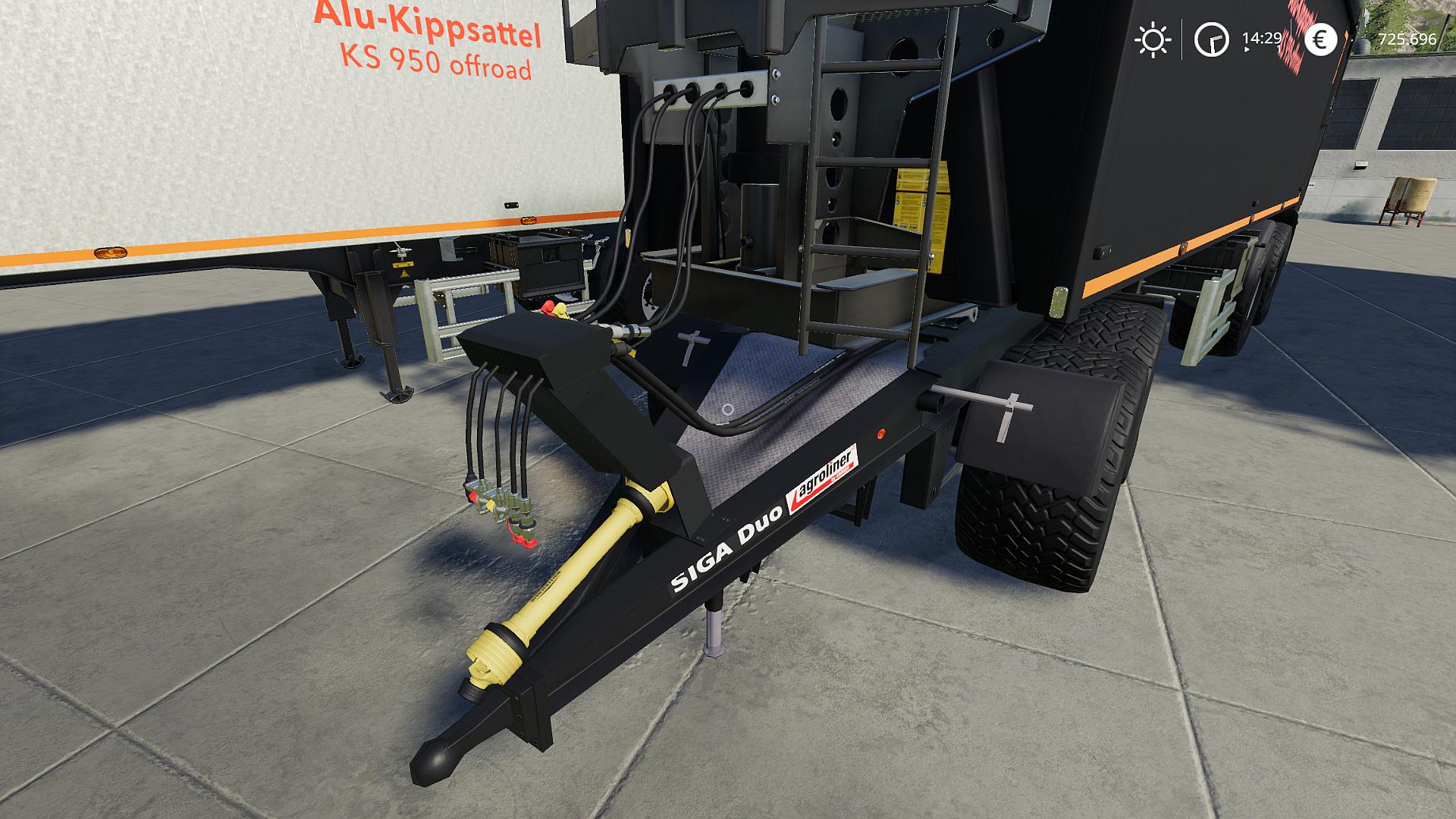The height and width of the screenshot is (819, 1456).
Task: Click the sunny weather icon
Action: click(1152, 39)
